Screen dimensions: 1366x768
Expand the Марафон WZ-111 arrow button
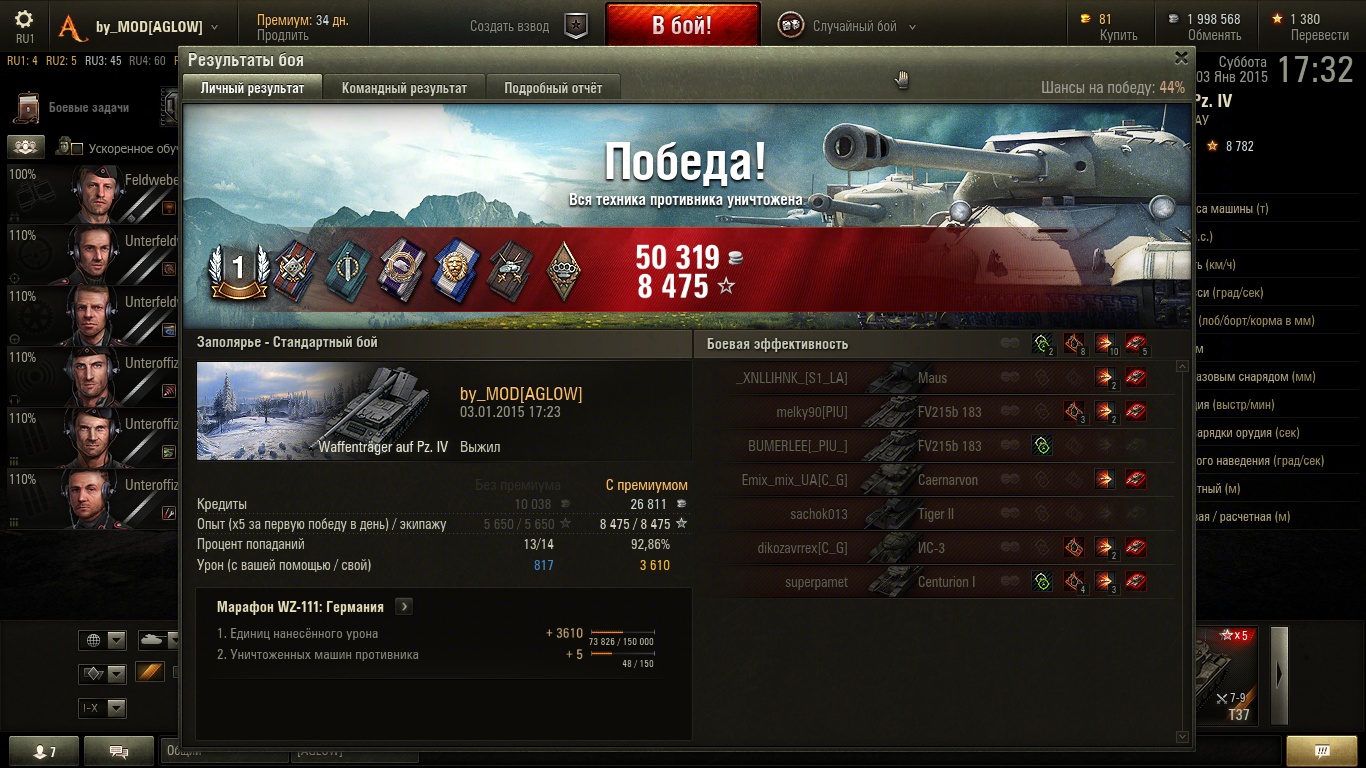403,606
